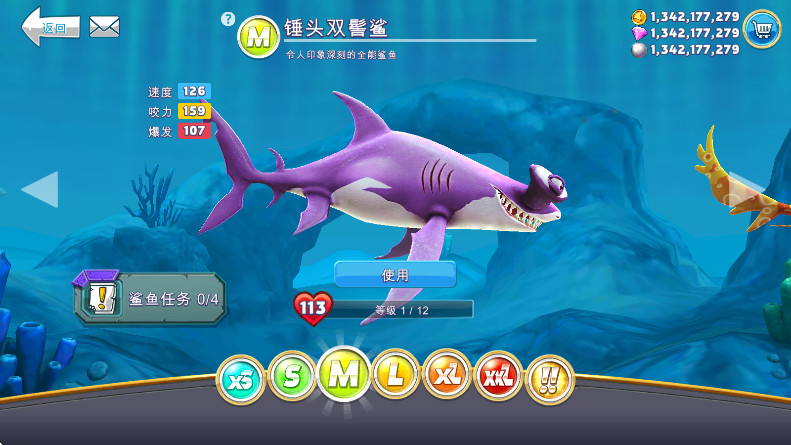Open the shop cart button
Screen dimensions: 791x445
click(x=762, y=29)
